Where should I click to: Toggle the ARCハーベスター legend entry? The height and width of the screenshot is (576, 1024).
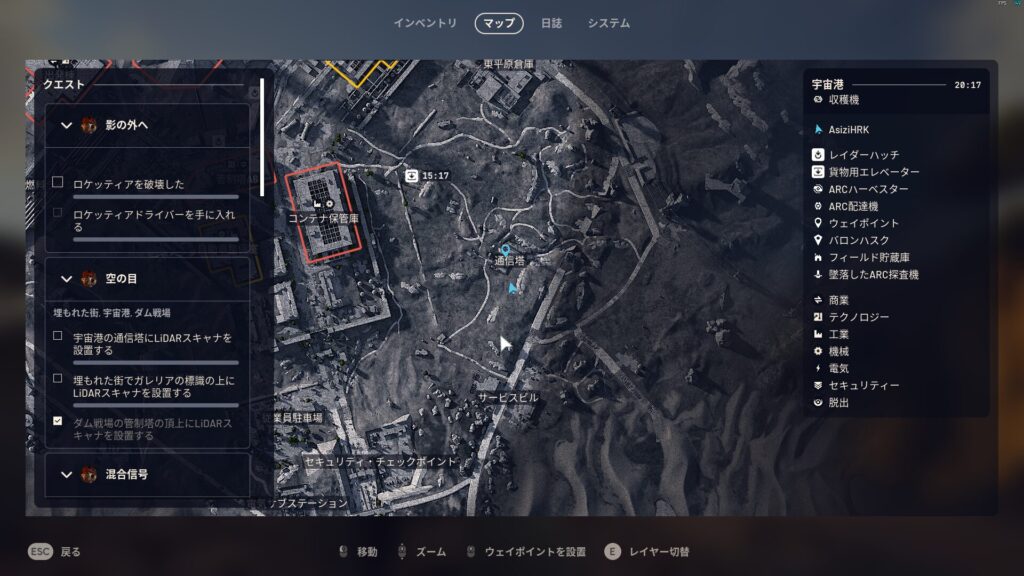[x=868, y=189]
